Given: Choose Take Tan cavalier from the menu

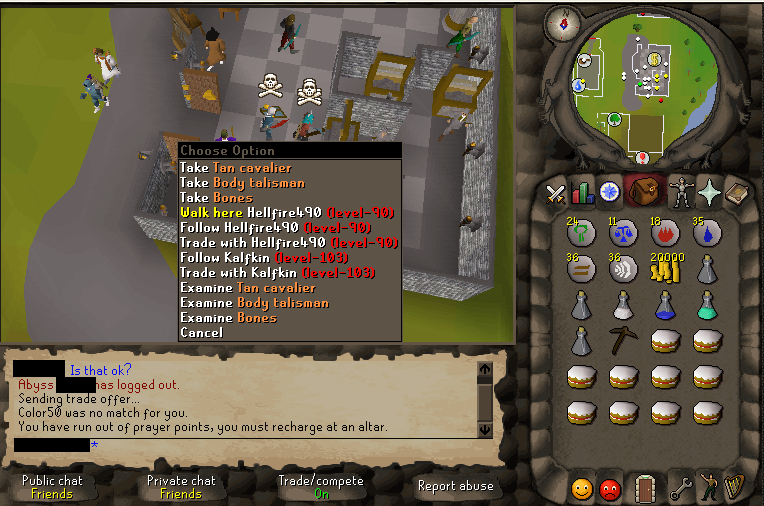Looking at the screenshot, I should pos(236,168).
